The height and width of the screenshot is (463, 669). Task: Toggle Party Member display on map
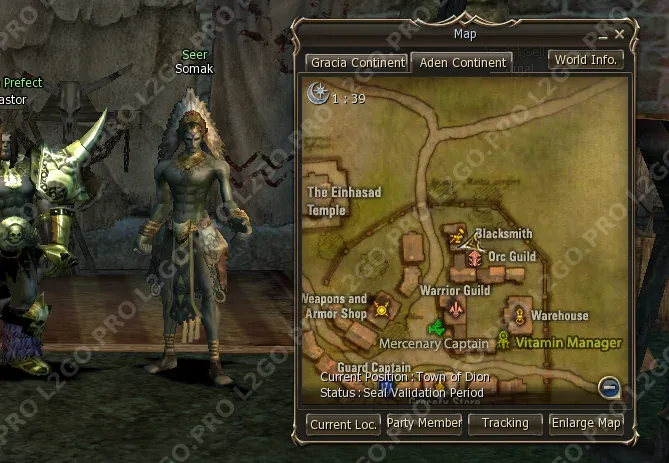point(424,424)
